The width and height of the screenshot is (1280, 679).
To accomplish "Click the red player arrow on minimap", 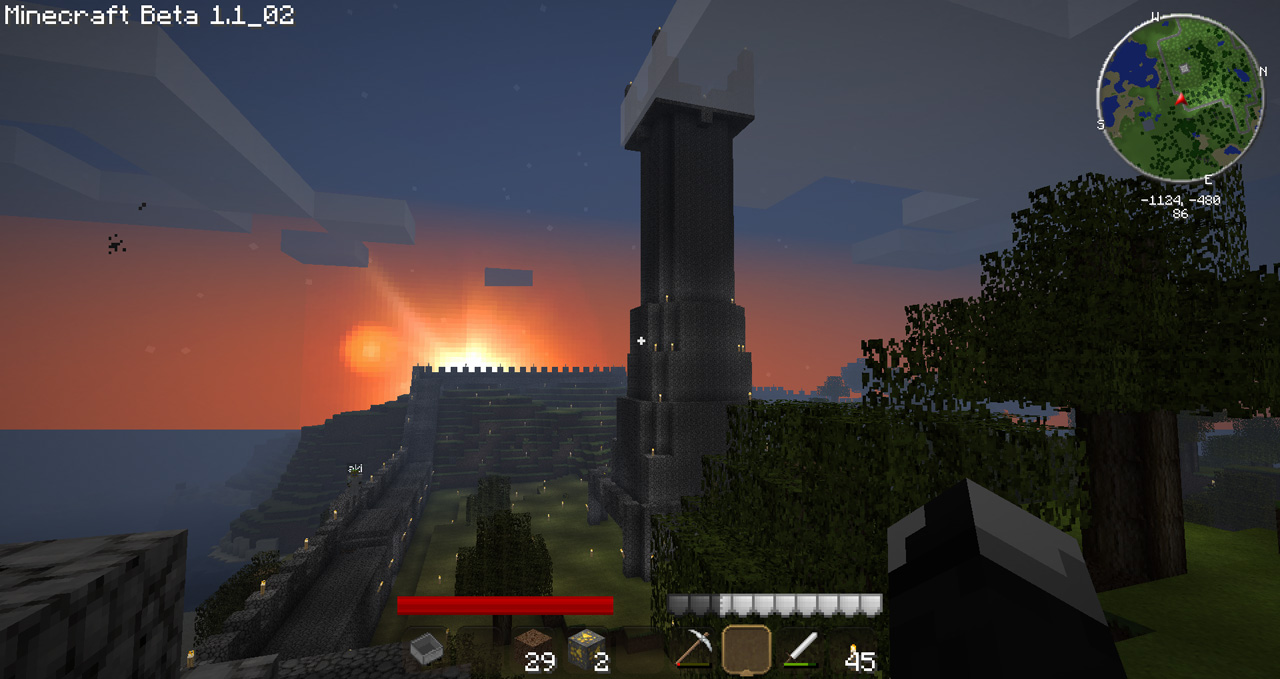I will coord(1181,98).
